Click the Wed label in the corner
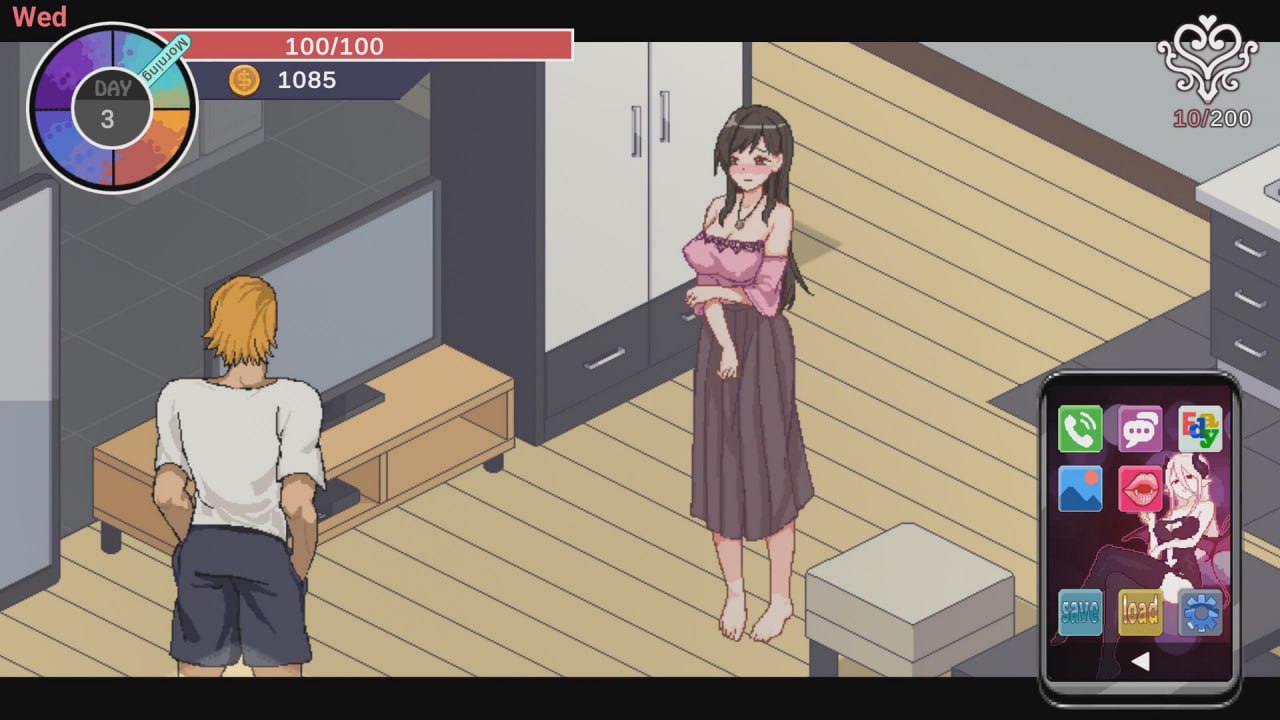 [x=40, y=16]
